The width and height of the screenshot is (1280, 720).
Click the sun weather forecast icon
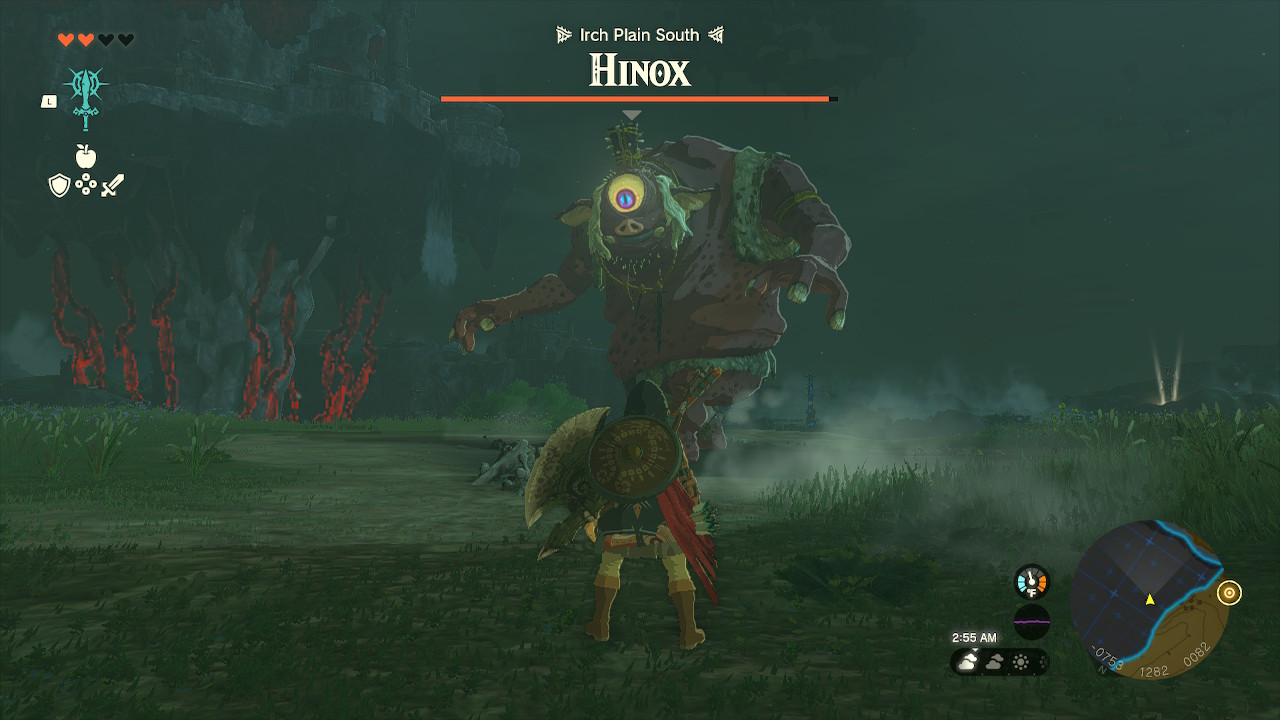point(1020,661)
